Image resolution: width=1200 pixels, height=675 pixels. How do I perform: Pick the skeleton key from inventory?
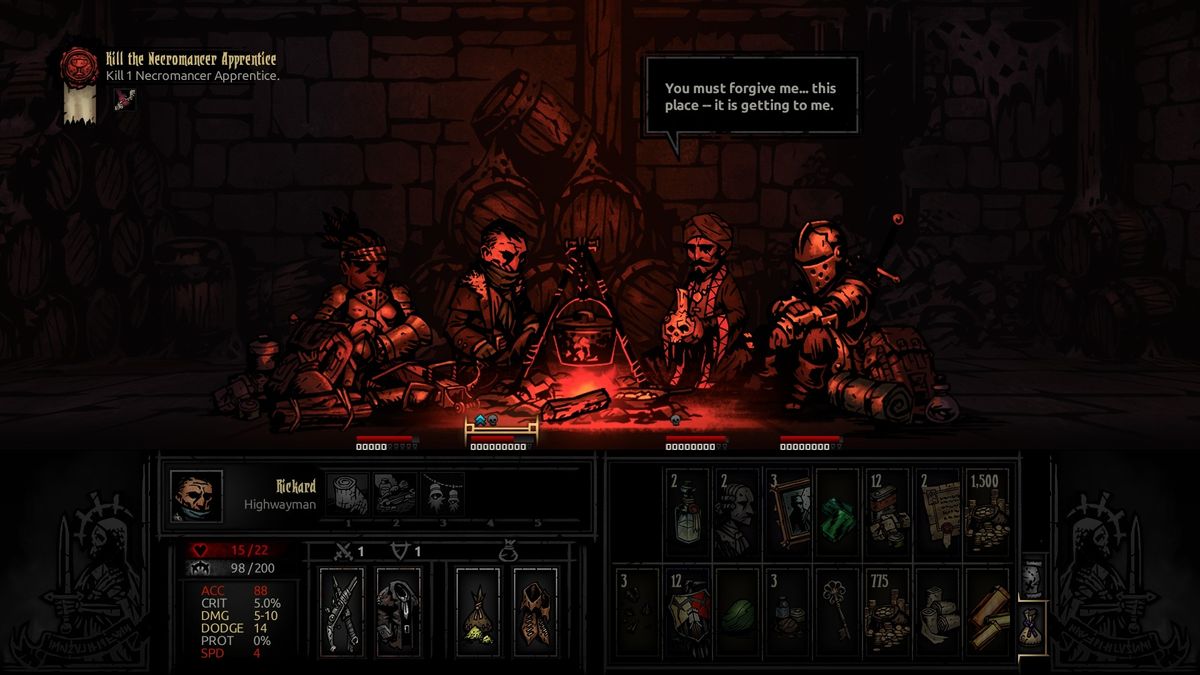[x=837, y=612]
